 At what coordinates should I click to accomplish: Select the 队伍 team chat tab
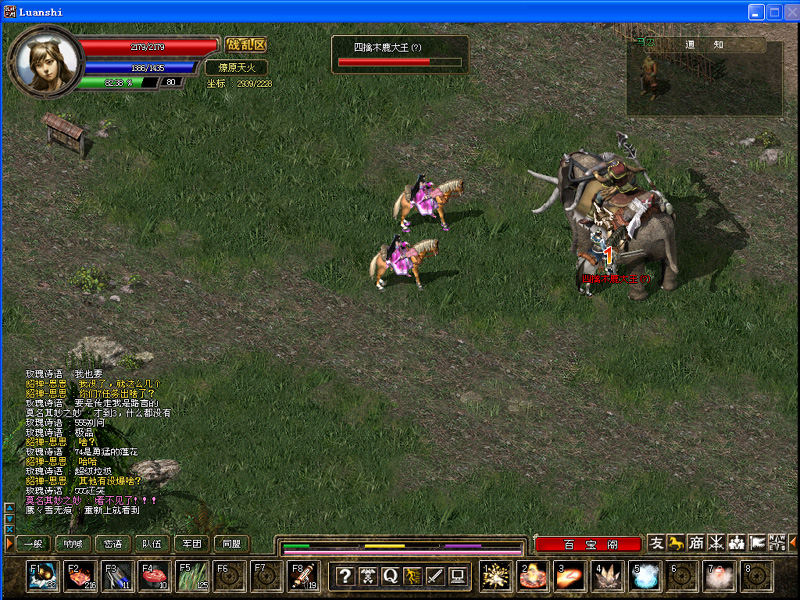(152, 544)
